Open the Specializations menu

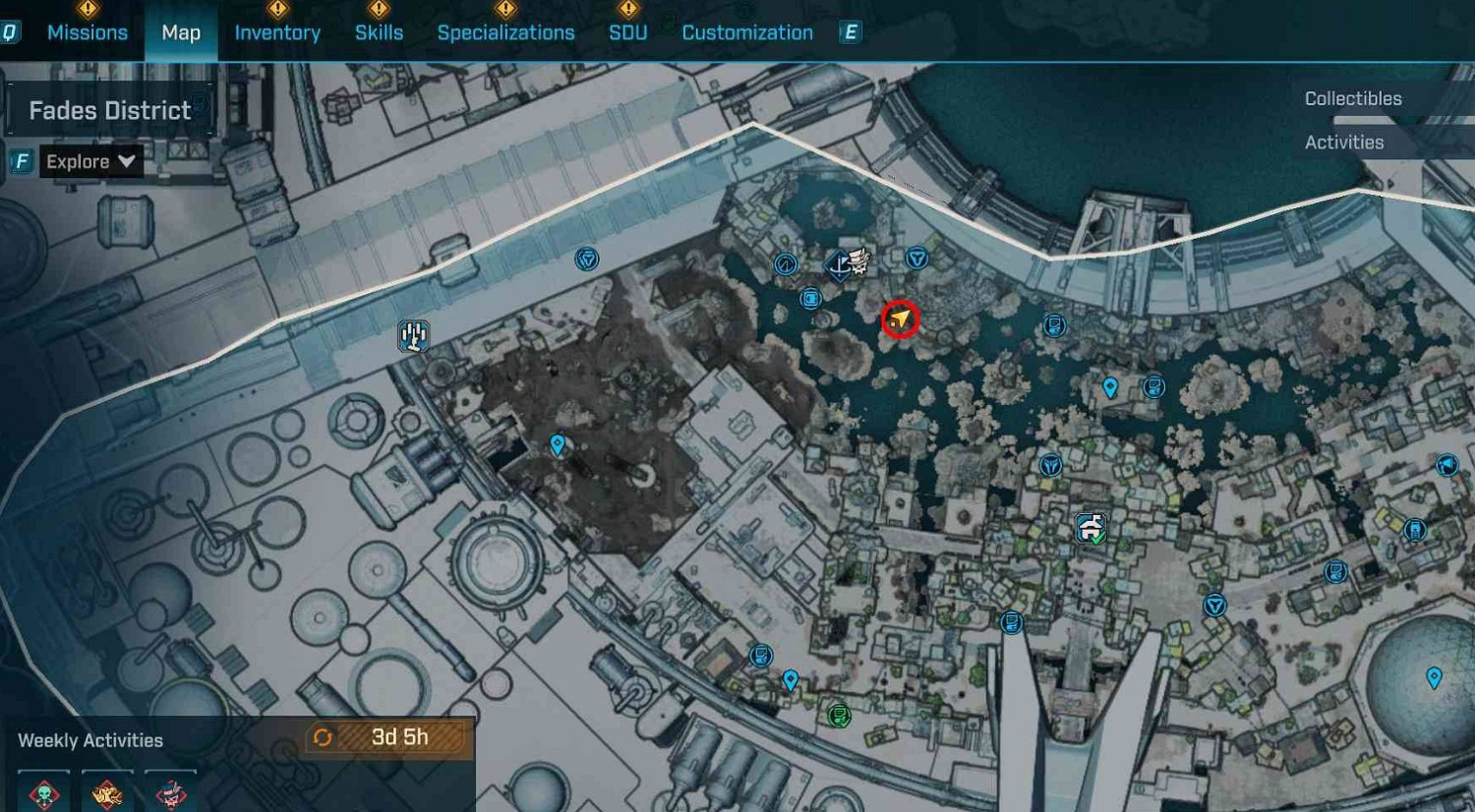tap(507, 31)
